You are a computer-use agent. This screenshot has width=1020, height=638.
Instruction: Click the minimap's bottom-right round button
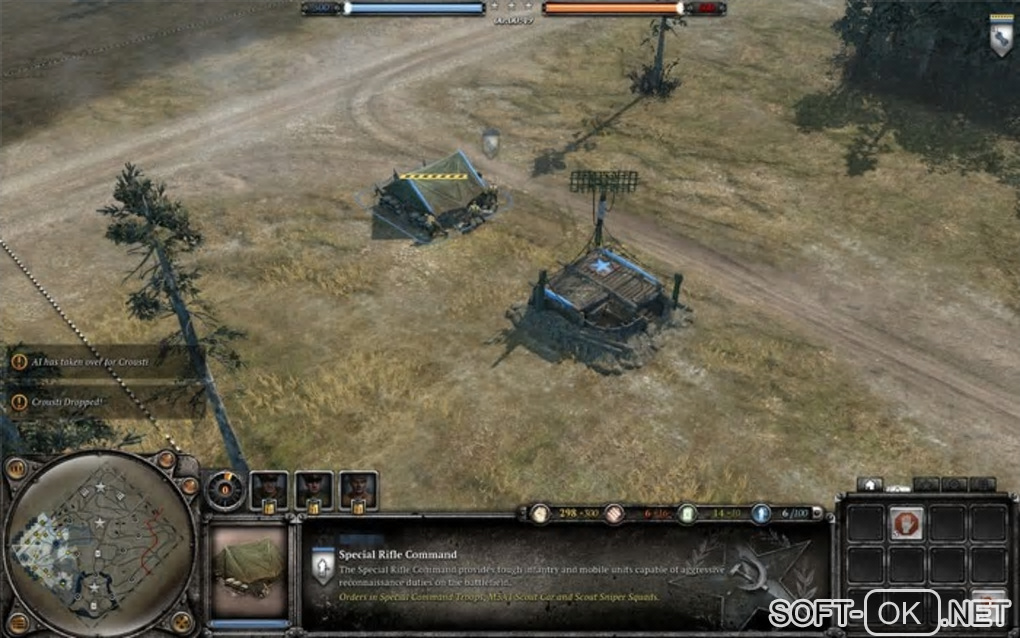(x=182, y=621)
